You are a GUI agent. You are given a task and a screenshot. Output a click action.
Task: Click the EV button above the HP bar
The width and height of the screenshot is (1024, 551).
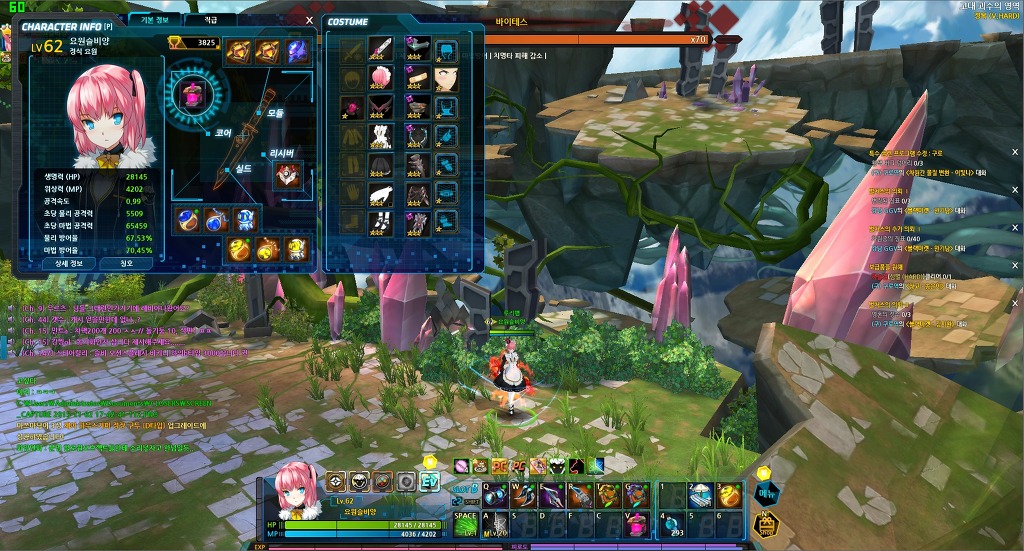429,481
